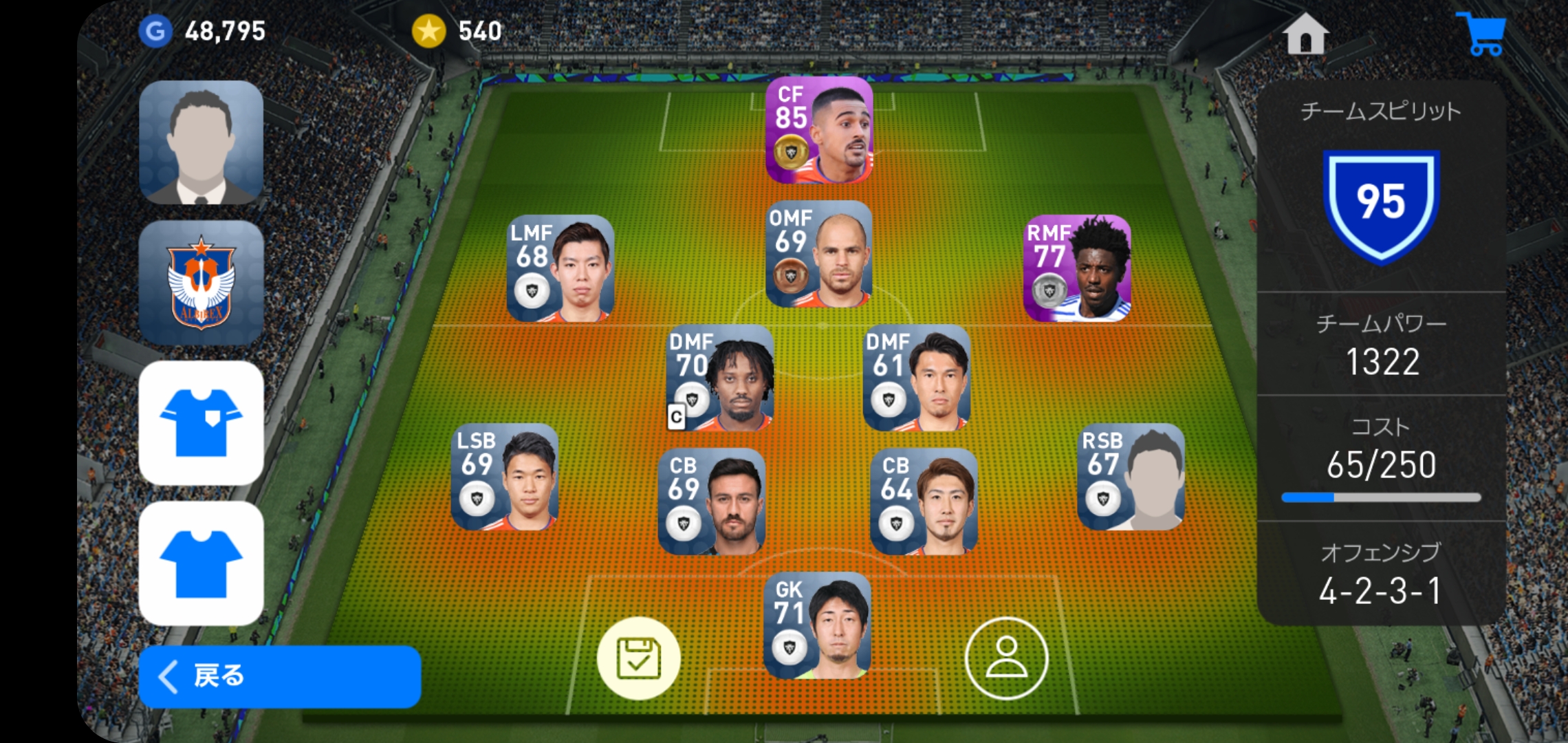Open the circular player silhouette button
Image resolution: width=1568 pixels, height=743 pixels.
(1006, 658)
